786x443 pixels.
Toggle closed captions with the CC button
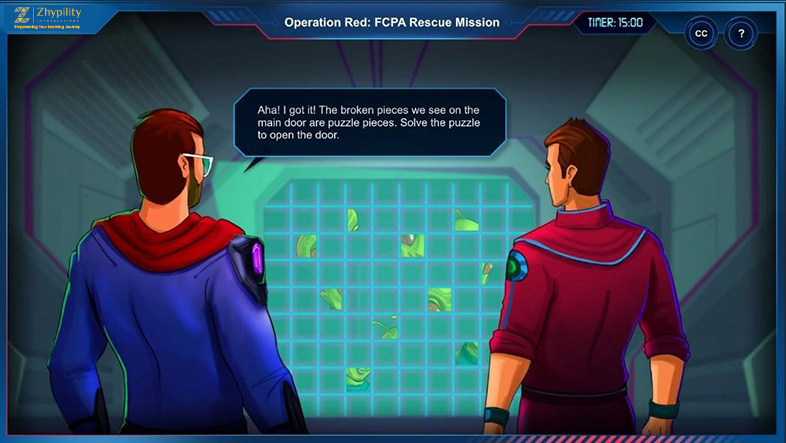[x=701, y=33]
